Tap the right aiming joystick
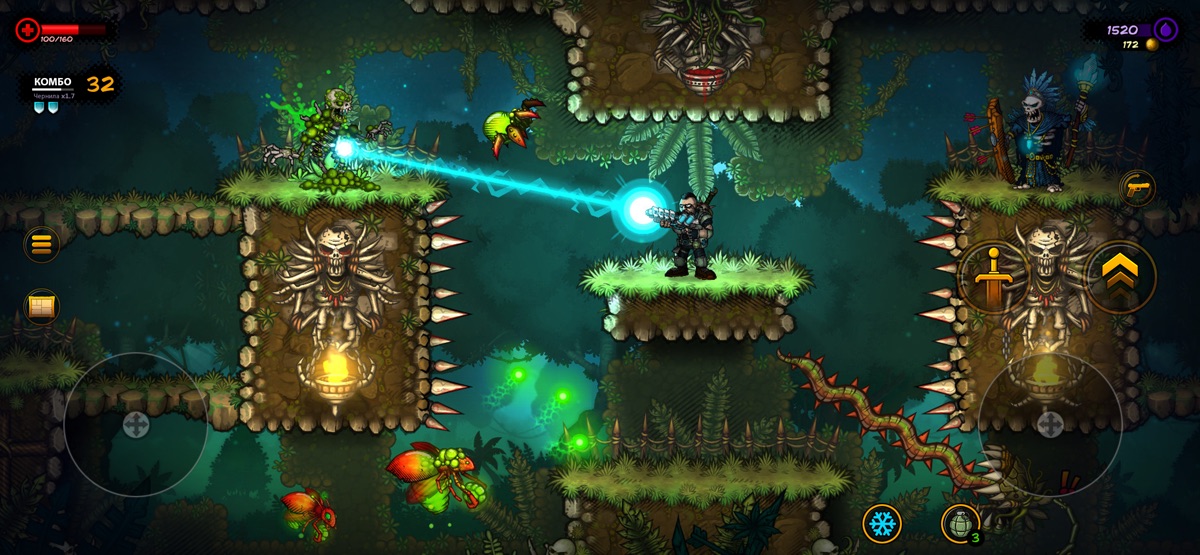The width and height of the screenshot is (1200, 555). [1049, 424]
